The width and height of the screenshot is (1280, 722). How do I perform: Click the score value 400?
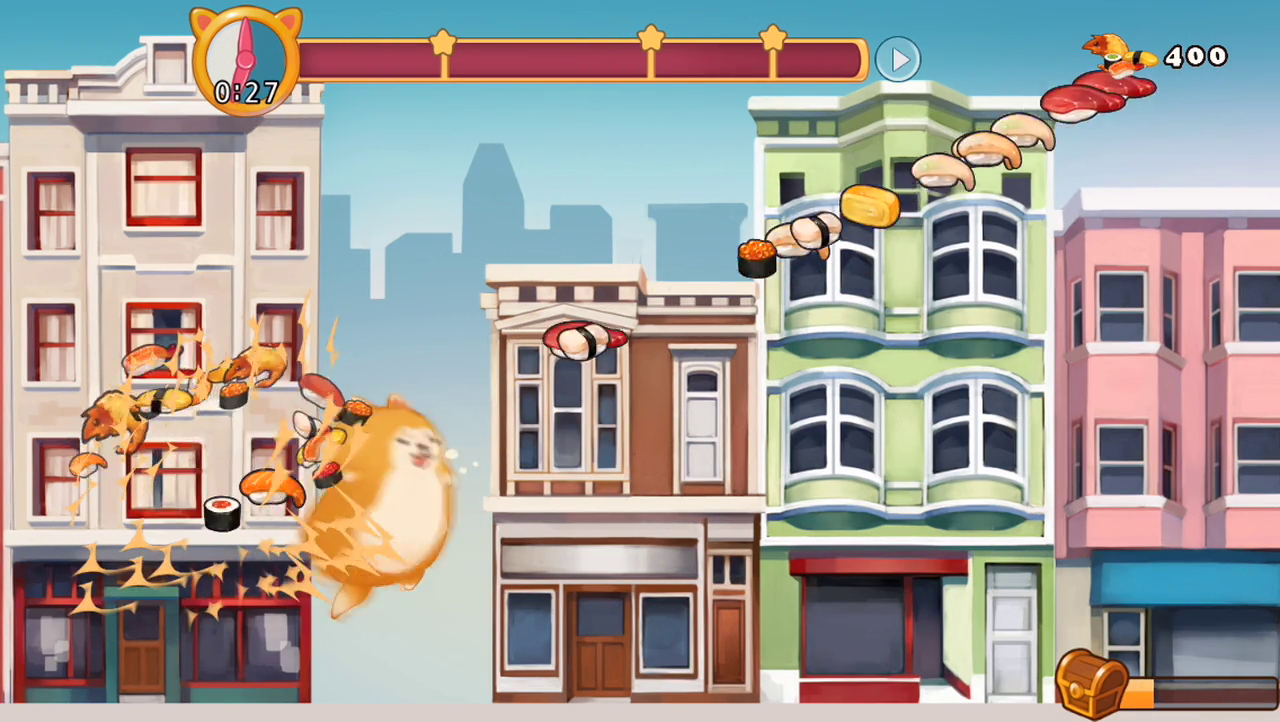pyautogui.click(x=1197, y=57)
